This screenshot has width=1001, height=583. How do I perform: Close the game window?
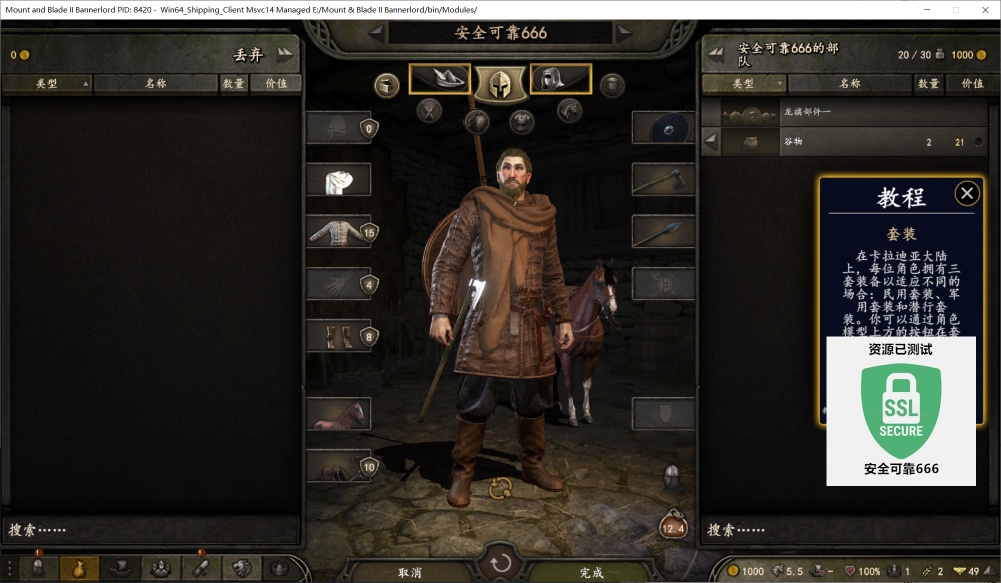981,9
